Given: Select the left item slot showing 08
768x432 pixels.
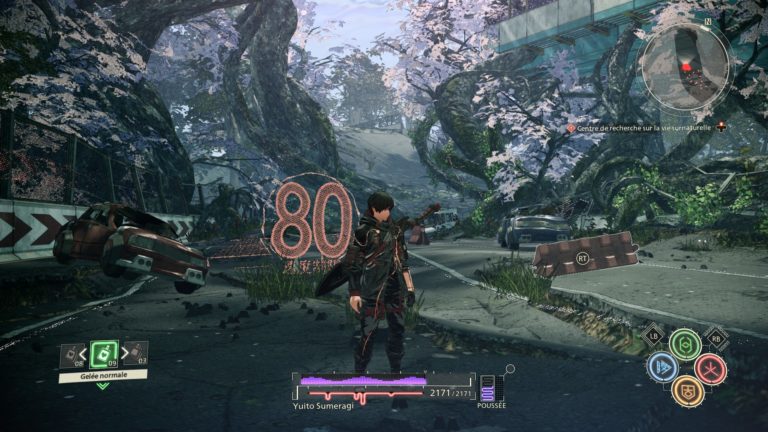Looking at the screenshot, I should 70,353.
